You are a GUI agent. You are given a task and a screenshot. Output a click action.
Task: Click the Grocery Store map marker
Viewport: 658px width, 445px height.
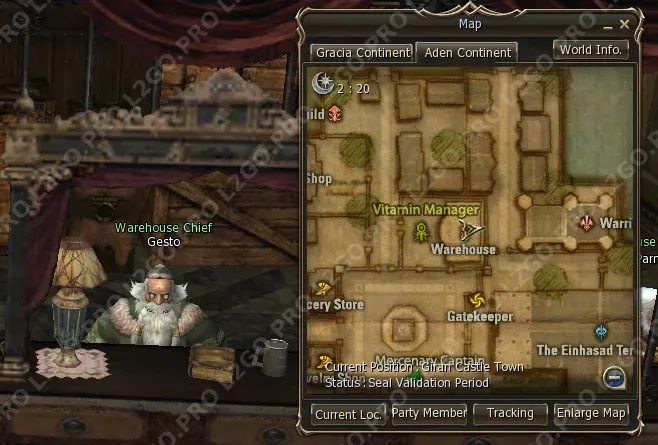[x=323, y=288]
